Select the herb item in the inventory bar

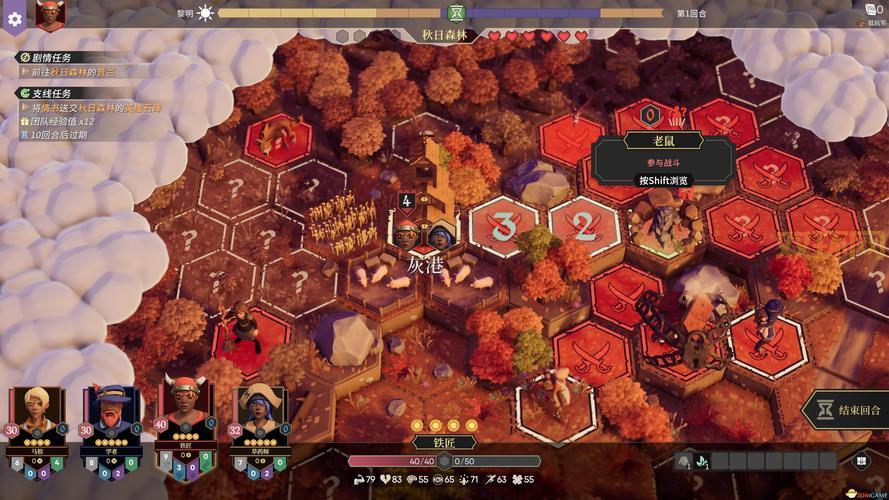[x=703, y=461]
